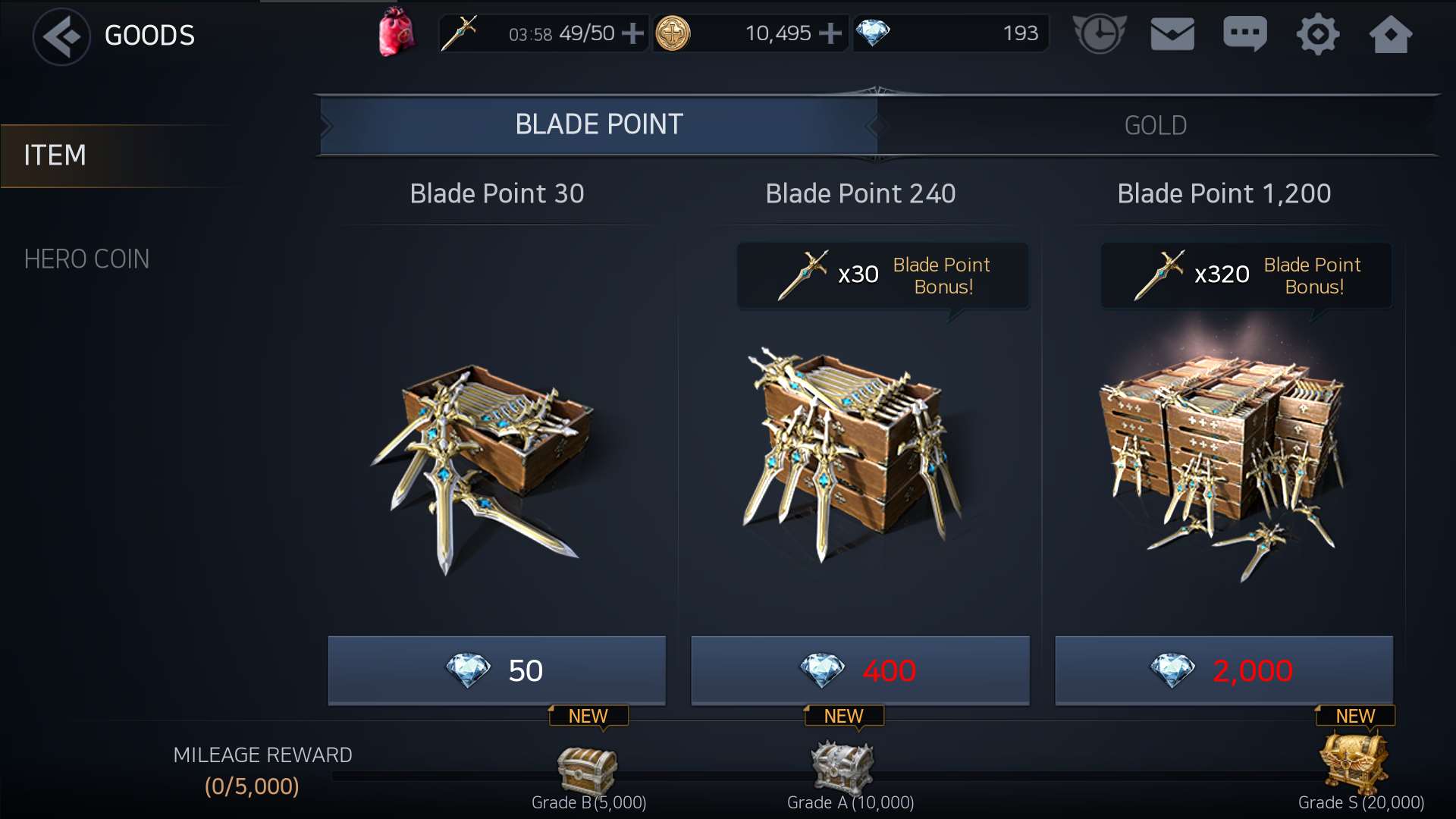Return to home screen via house icon
The image size is (1456, 819).
pyautogui.click(x=1390, y=34)
